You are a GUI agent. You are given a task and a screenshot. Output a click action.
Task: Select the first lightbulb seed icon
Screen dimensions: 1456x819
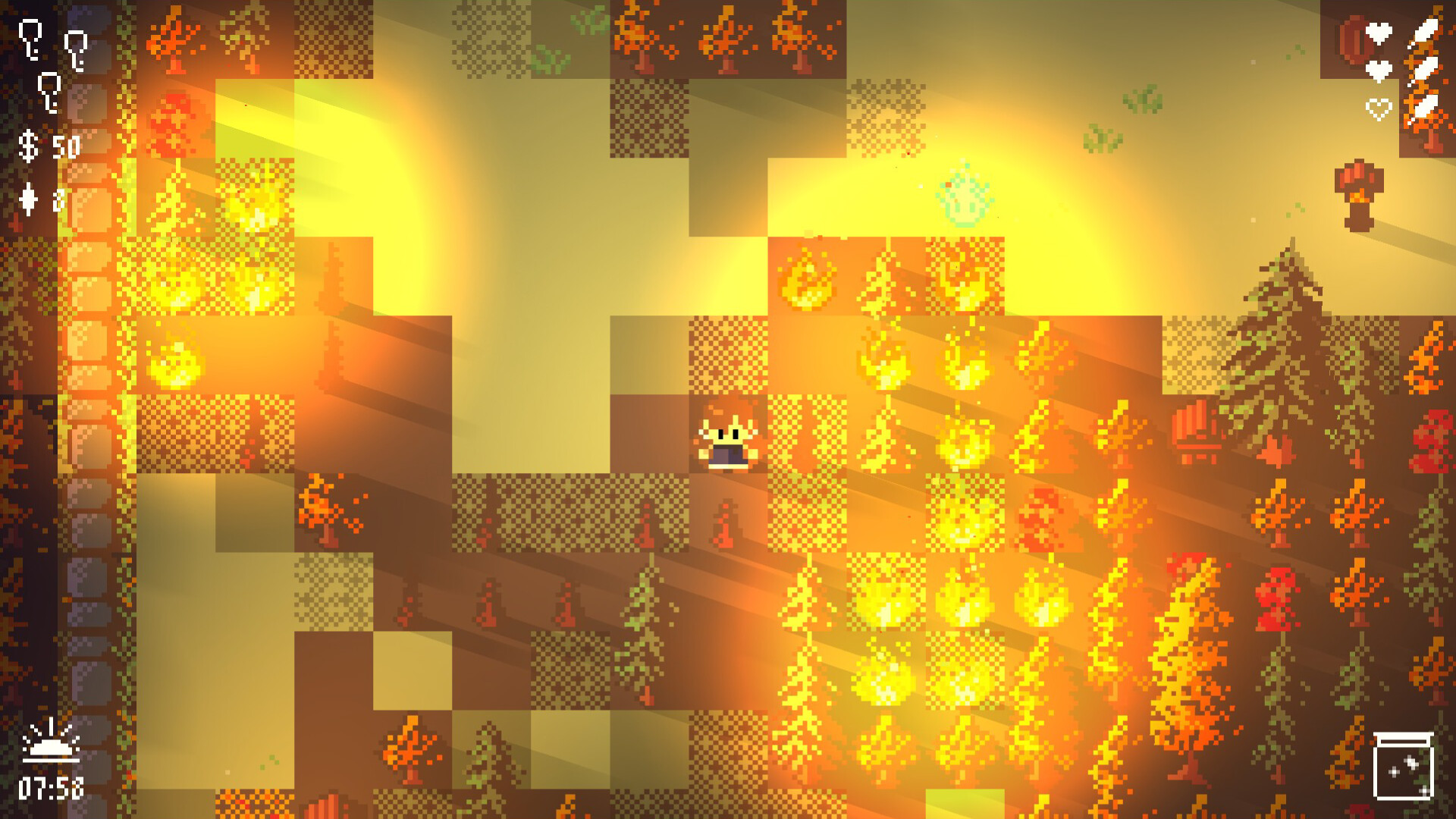point(30,38)
